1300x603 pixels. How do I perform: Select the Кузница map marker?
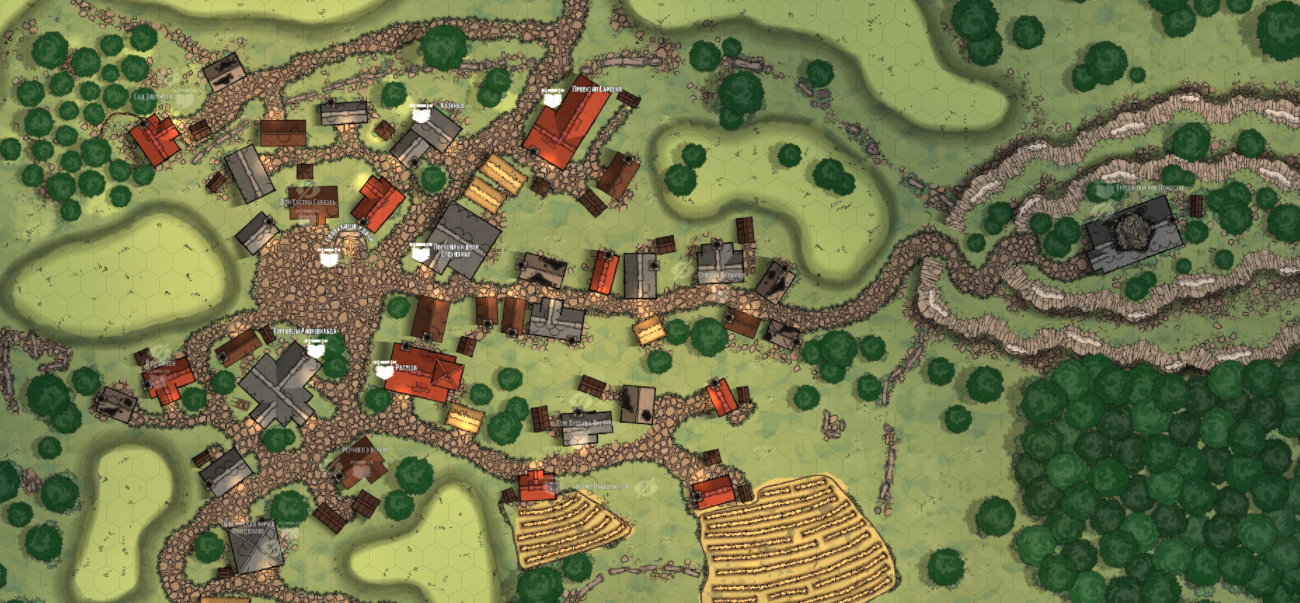pyautogui.click(x=423, y=112)
